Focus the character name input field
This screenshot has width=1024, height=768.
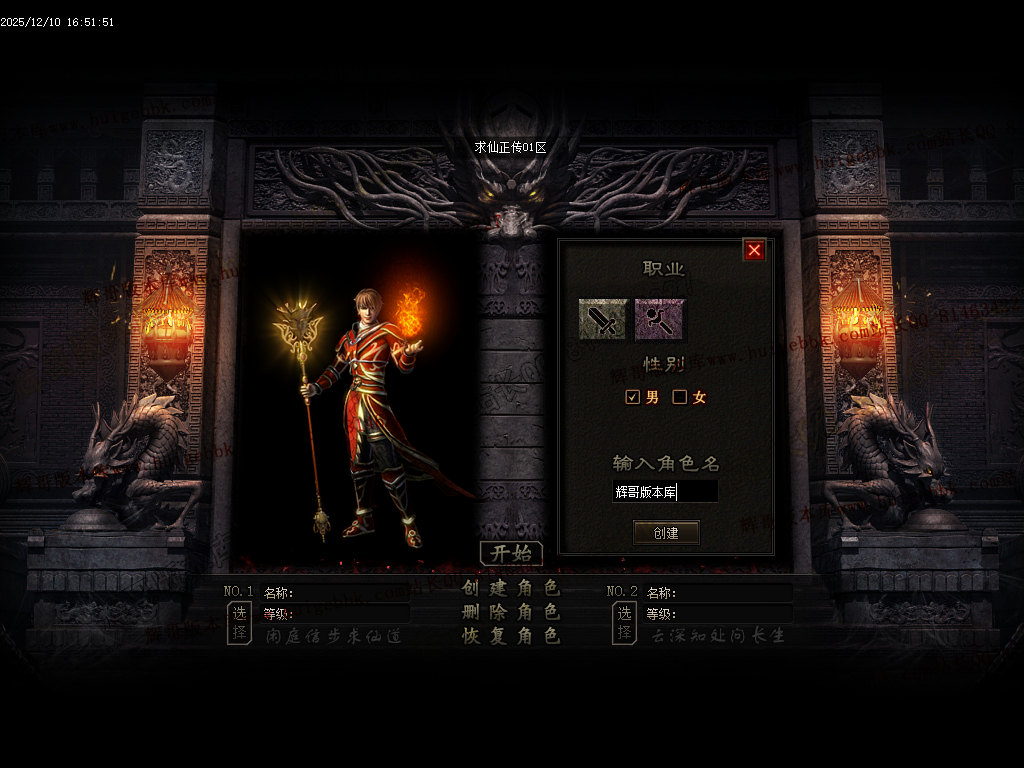coord(665,491)
